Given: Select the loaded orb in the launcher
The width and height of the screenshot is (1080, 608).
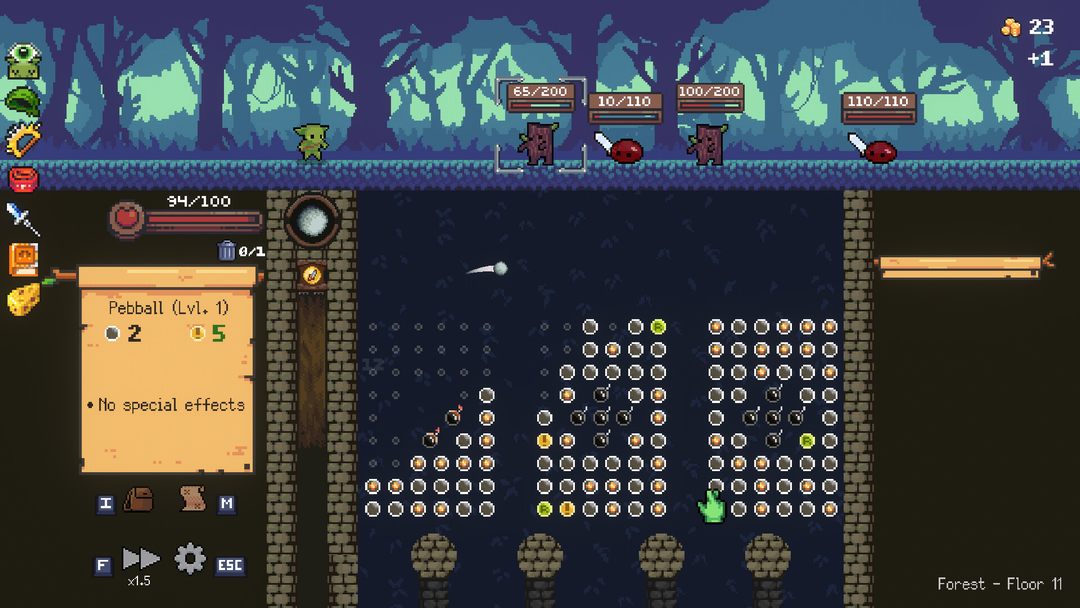Looking at the screenshot, I should (311, 220).
